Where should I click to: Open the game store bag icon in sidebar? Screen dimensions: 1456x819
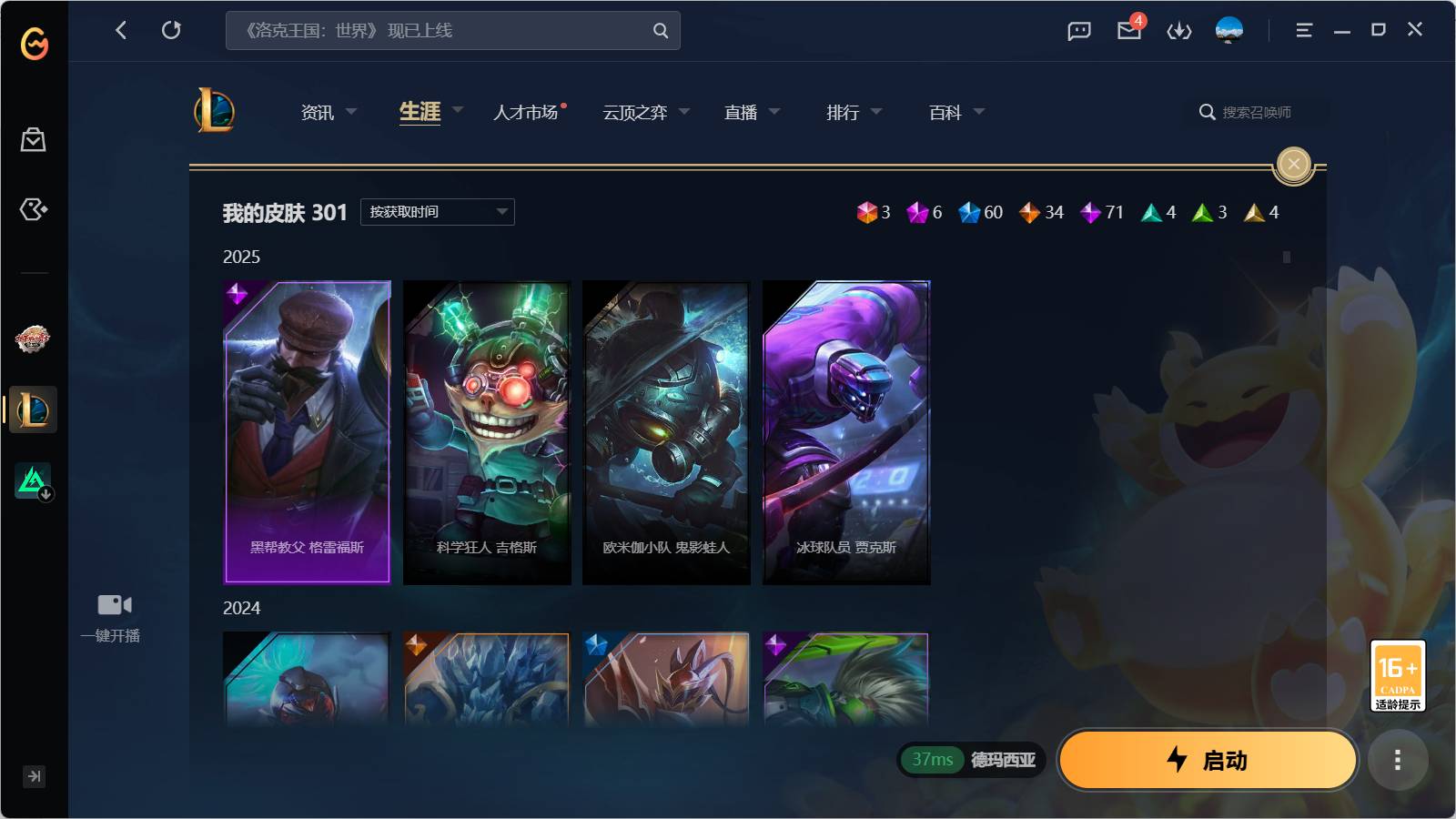tap(34, 140)
